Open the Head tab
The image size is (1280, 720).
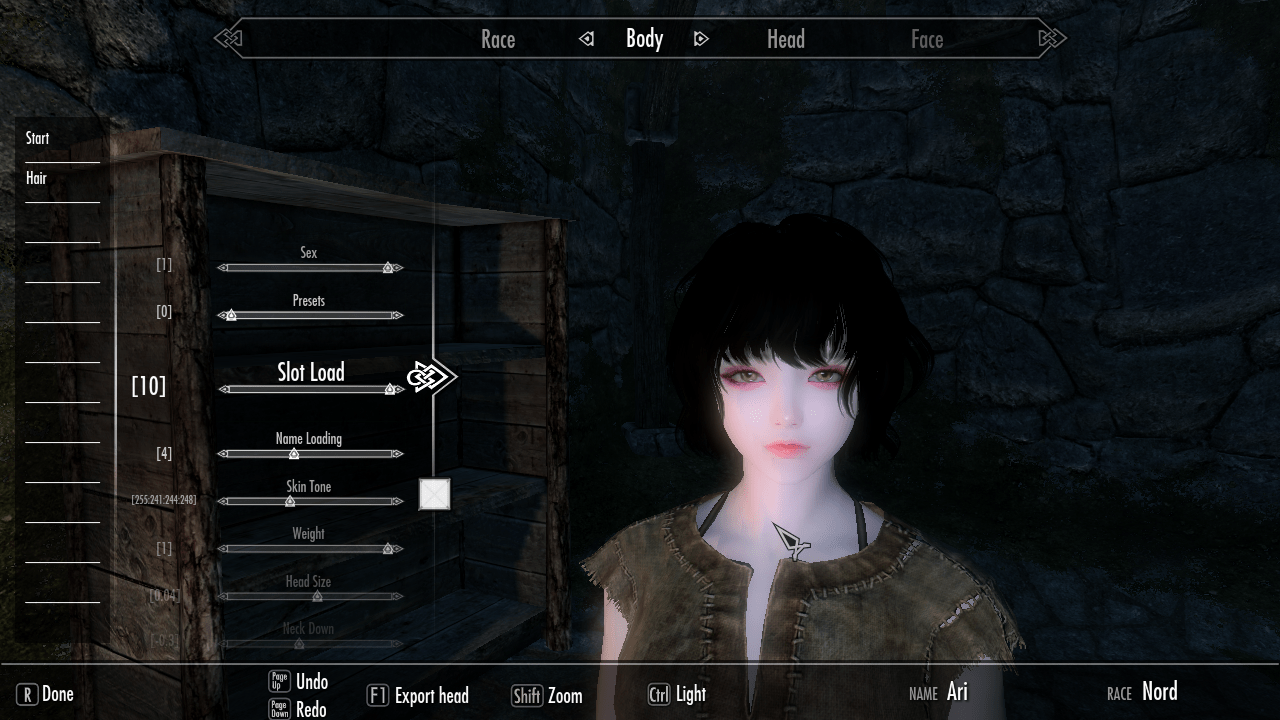785,39
